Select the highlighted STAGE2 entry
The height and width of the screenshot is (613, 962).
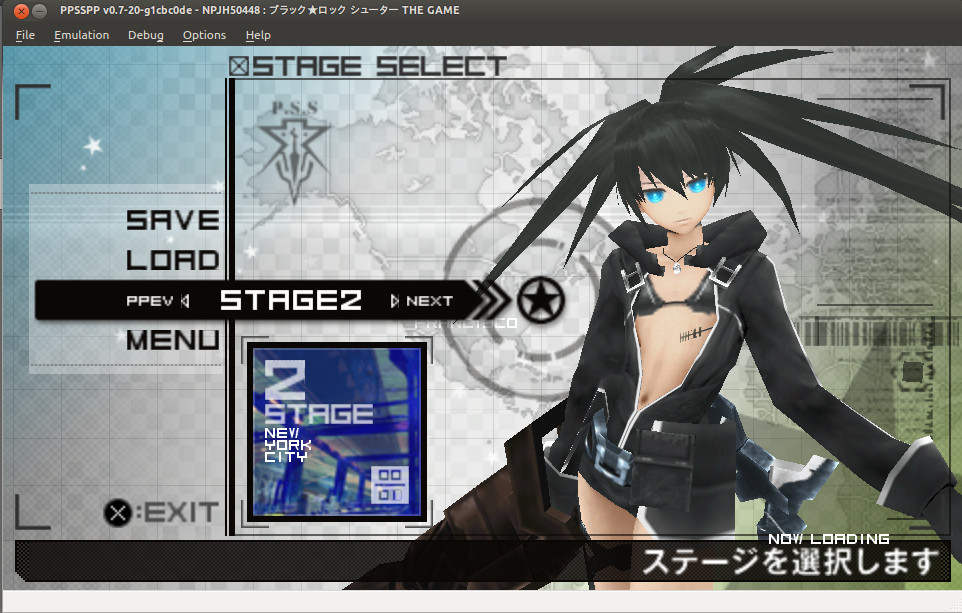pyautogui.click(x=290, y=300)
